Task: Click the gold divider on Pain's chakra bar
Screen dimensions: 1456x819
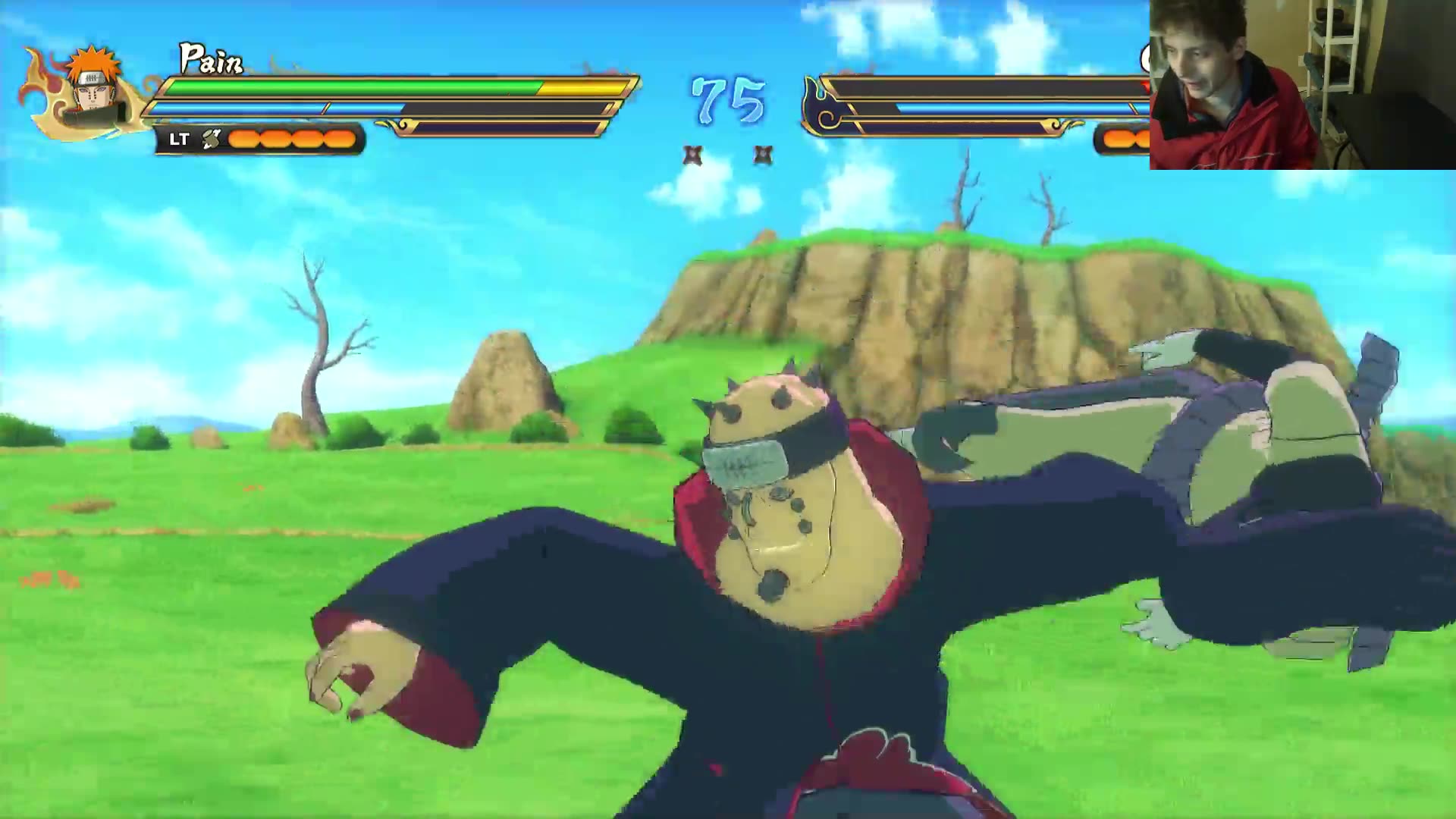Action: (328, 108)
